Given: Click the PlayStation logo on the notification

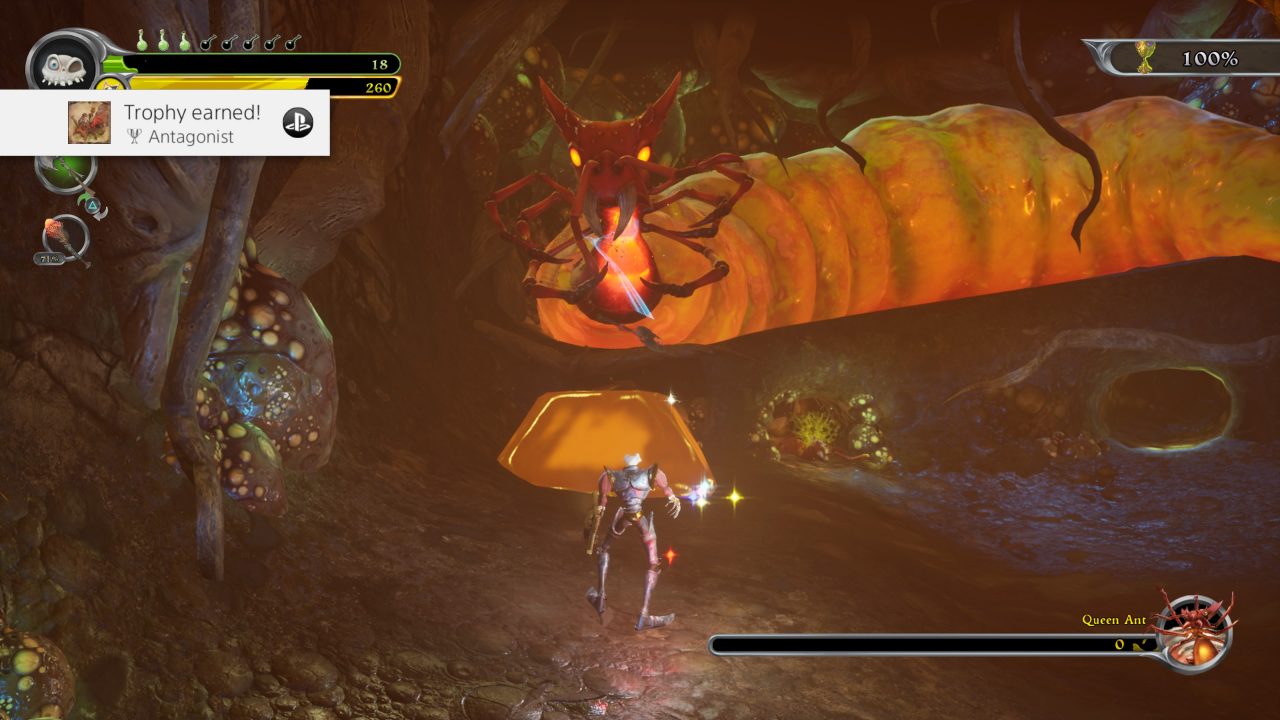Looking at the screenshot, I should click(x=298, y=122).
